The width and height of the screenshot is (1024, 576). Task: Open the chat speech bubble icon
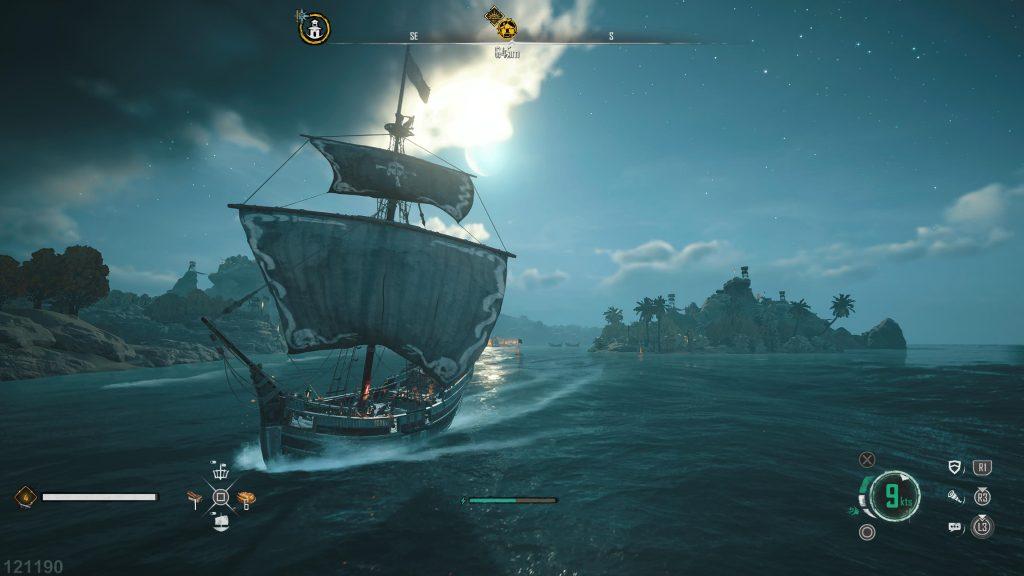(x=954, y=526)
